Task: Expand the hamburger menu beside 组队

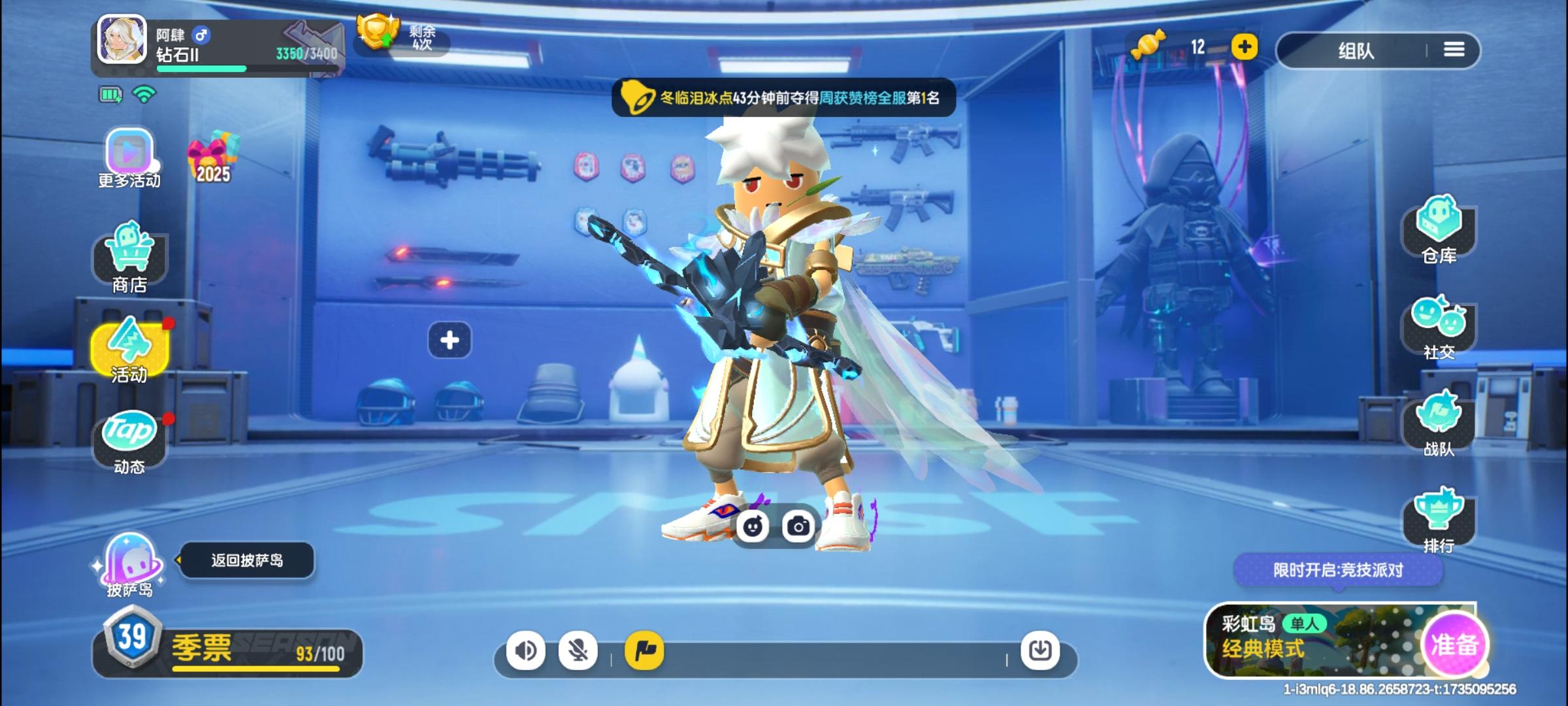Action: coord(1455,50)
